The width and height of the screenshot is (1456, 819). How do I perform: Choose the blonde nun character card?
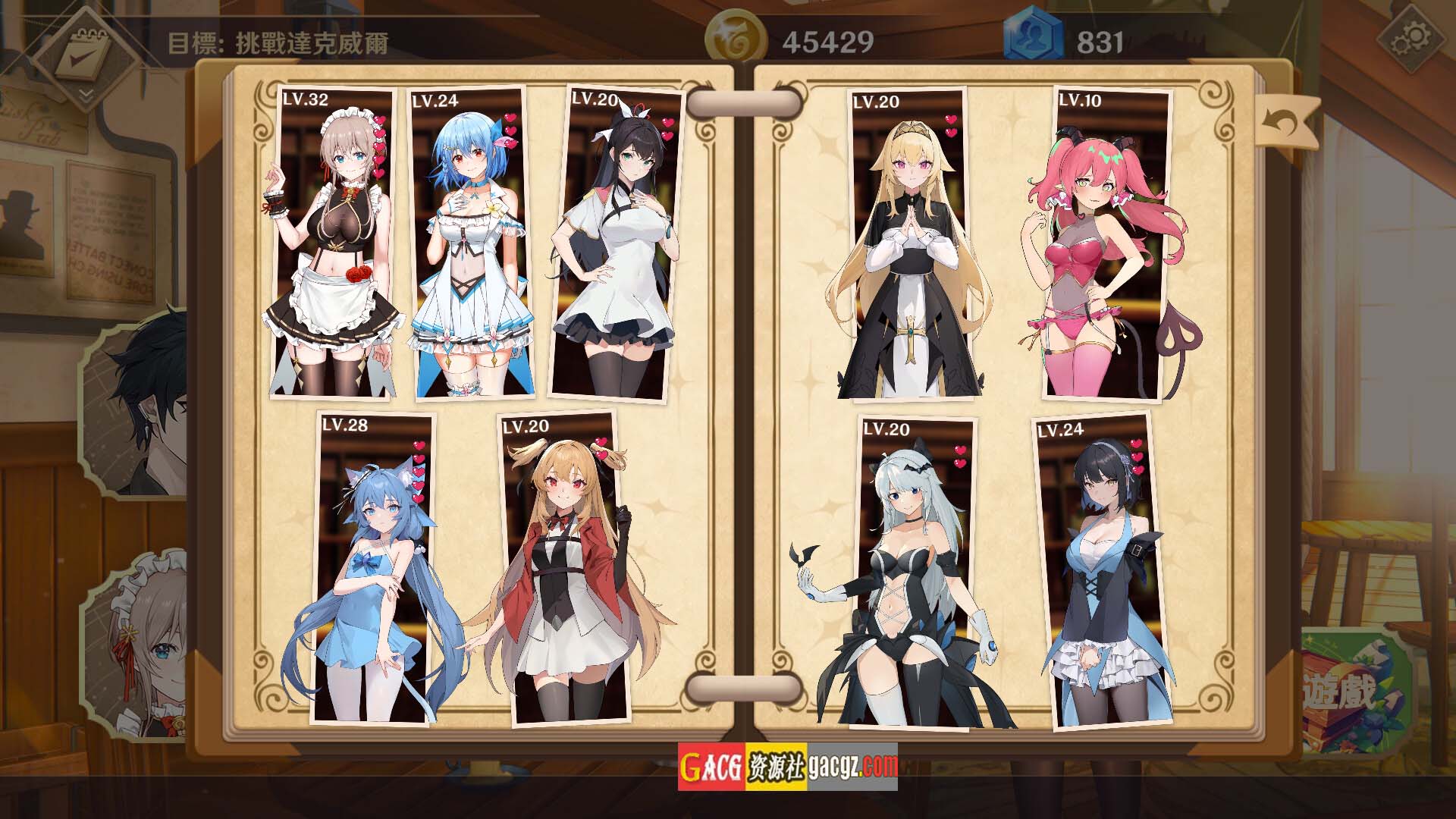coord(910,243)
